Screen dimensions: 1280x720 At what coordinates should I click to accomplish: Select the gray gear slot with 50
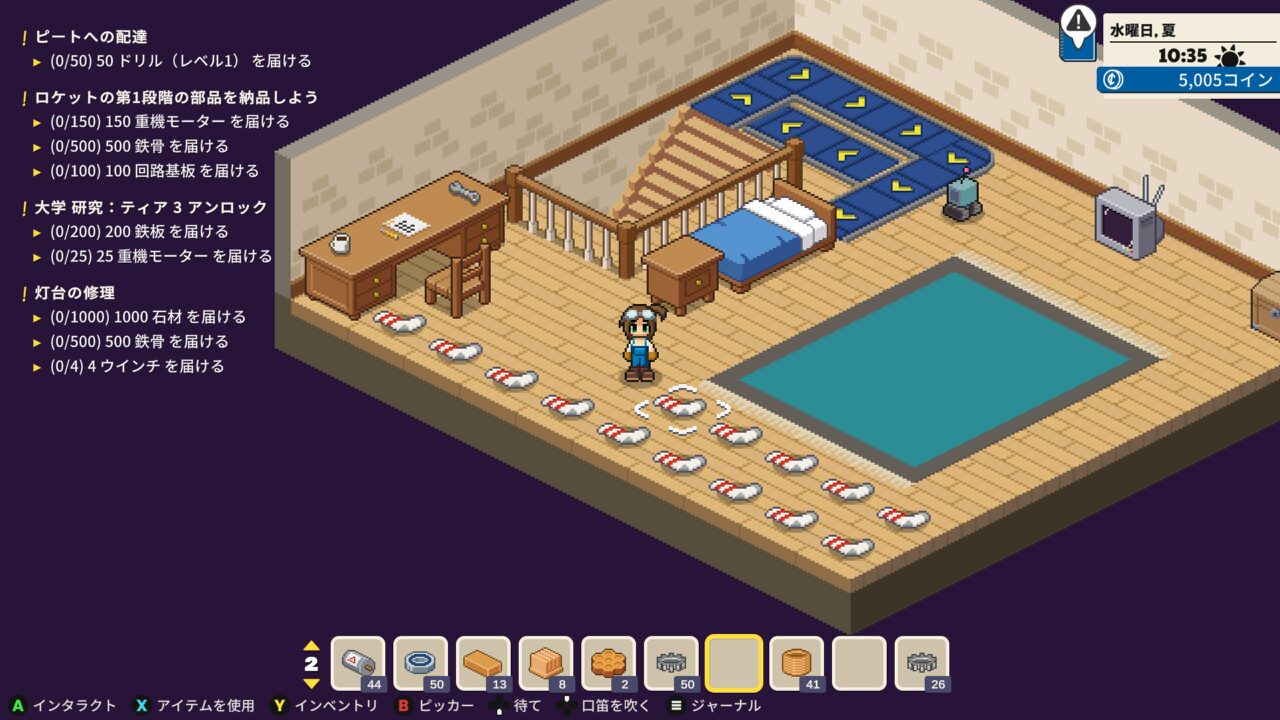coord(671,663)
